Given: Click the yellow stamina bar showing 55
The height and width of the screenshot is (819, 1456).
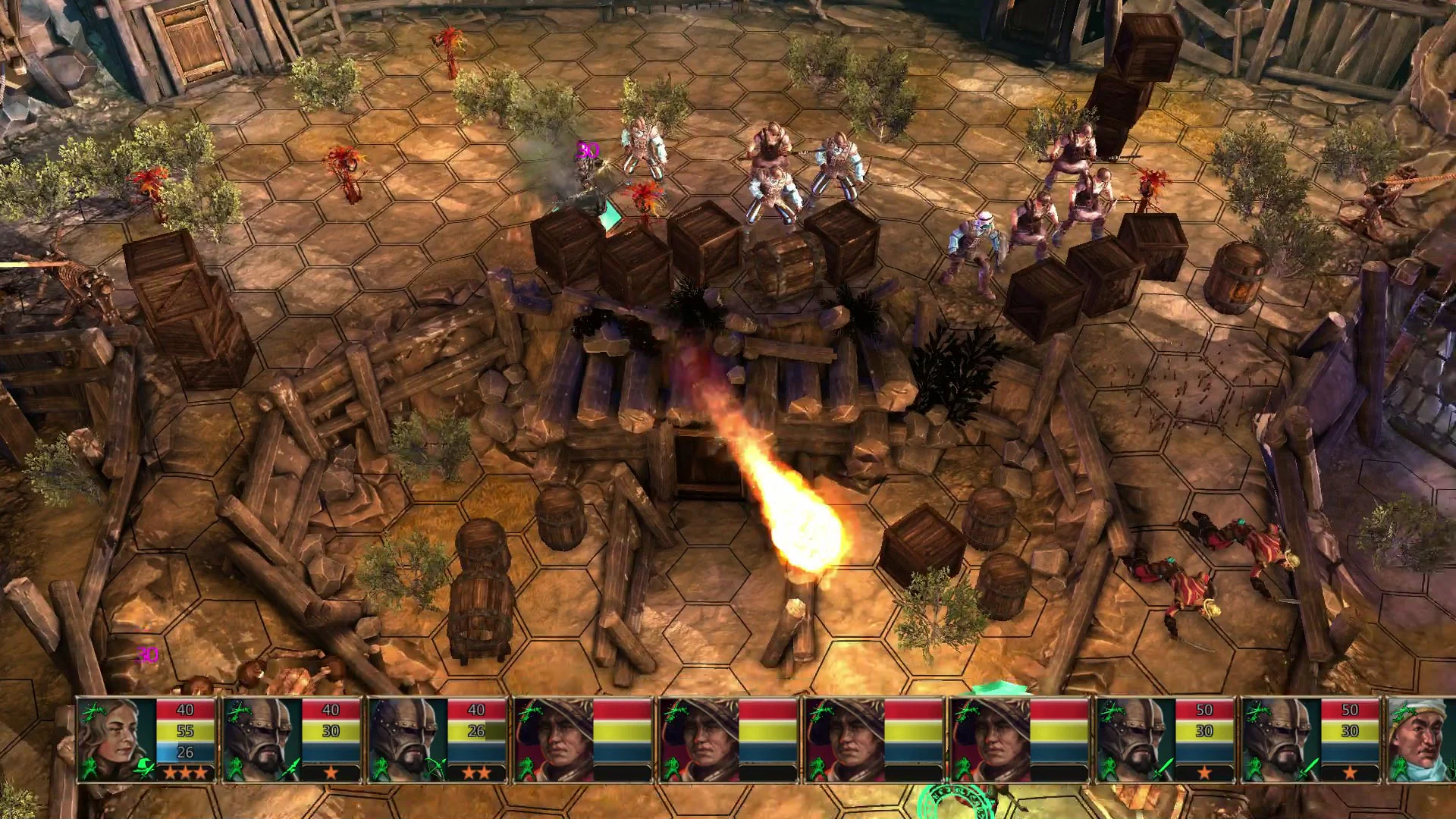Looking at the screenshot, I should (x=185, y=730).
